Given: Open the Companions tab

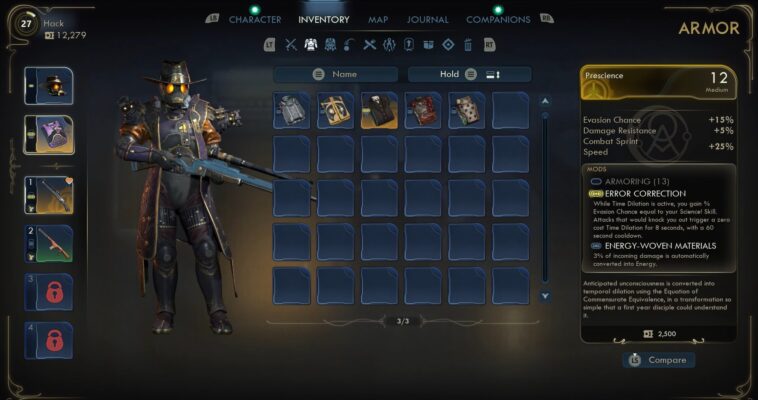Looking at the screenshot, I should (x=498, y=19).
